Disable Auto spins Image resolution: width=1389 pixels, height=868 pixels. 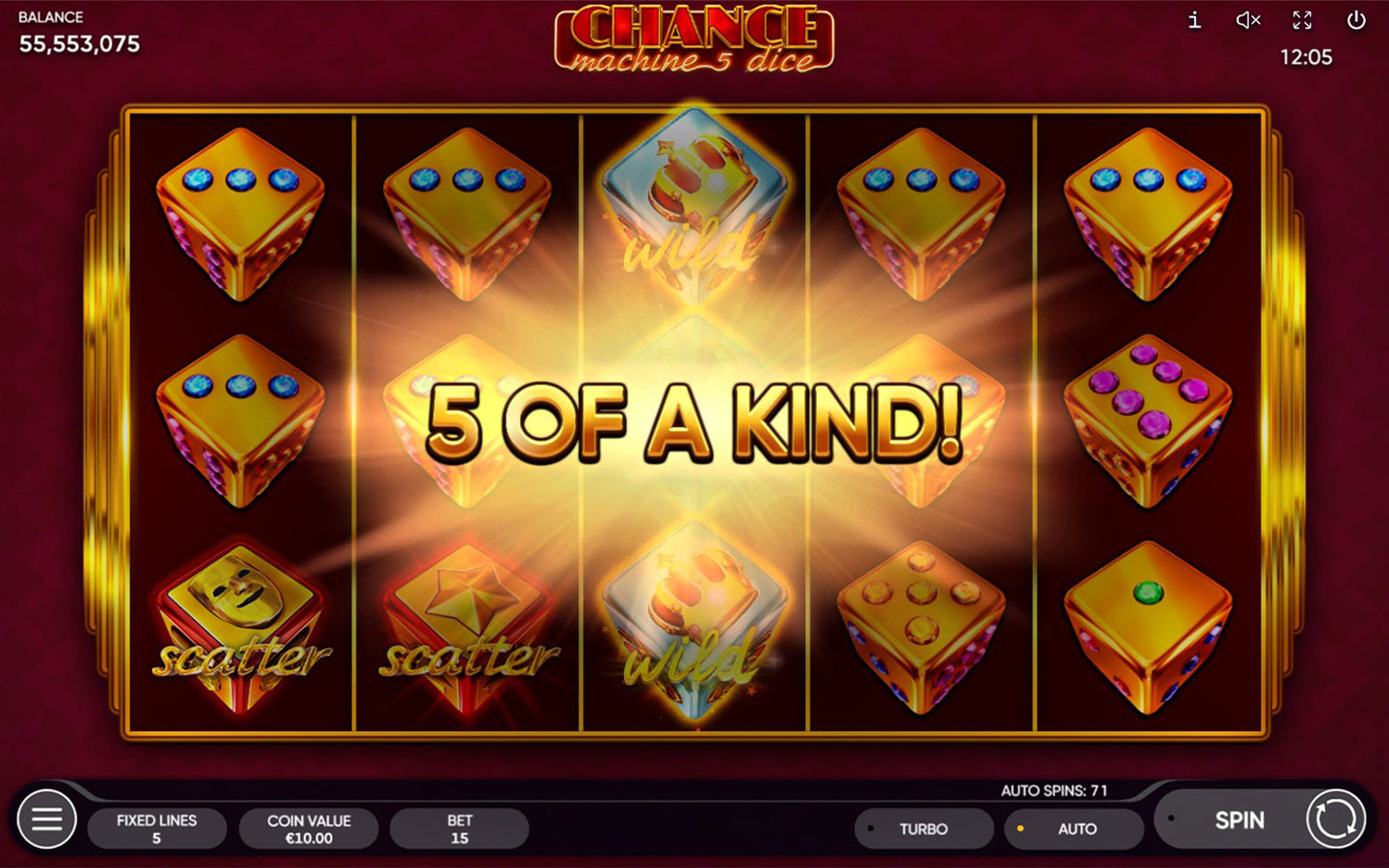point(1074,828)
